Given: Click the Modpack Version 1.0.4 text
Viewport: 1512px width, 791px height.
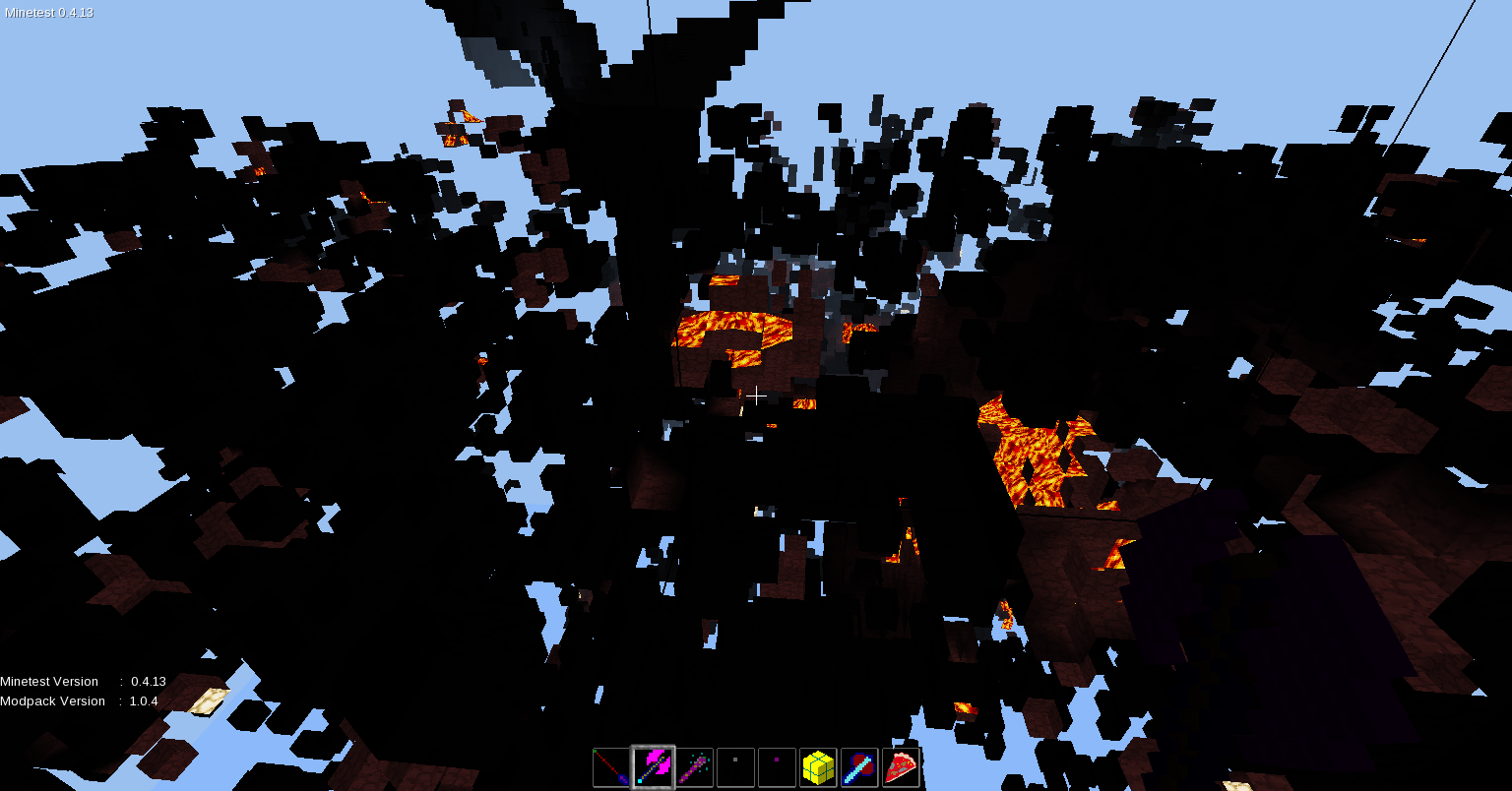Looking at the screenshot, I should pyautogui.click(x=79, y=700).
